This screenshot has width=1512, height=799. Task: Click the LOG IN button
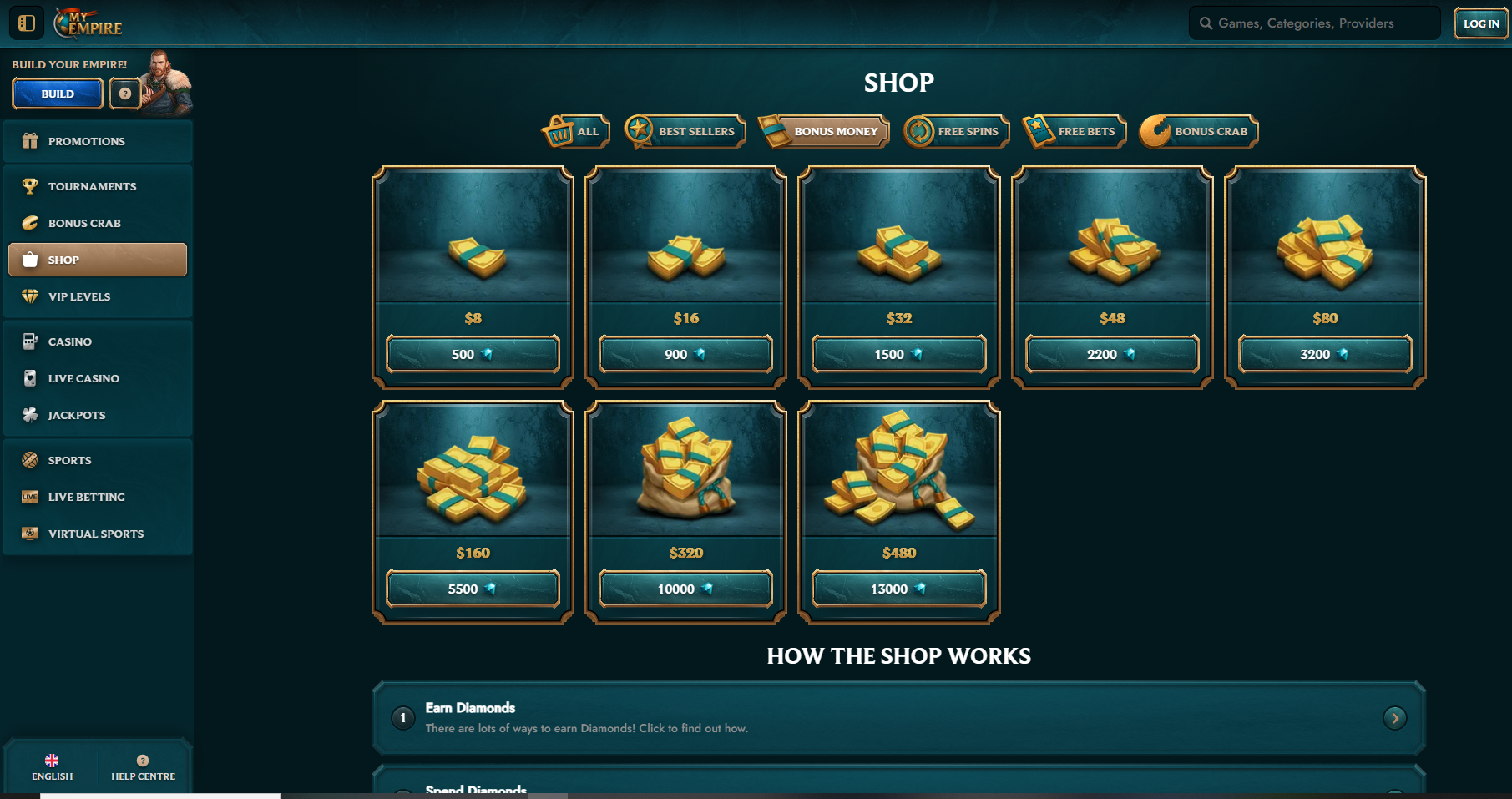point(1481,23)
